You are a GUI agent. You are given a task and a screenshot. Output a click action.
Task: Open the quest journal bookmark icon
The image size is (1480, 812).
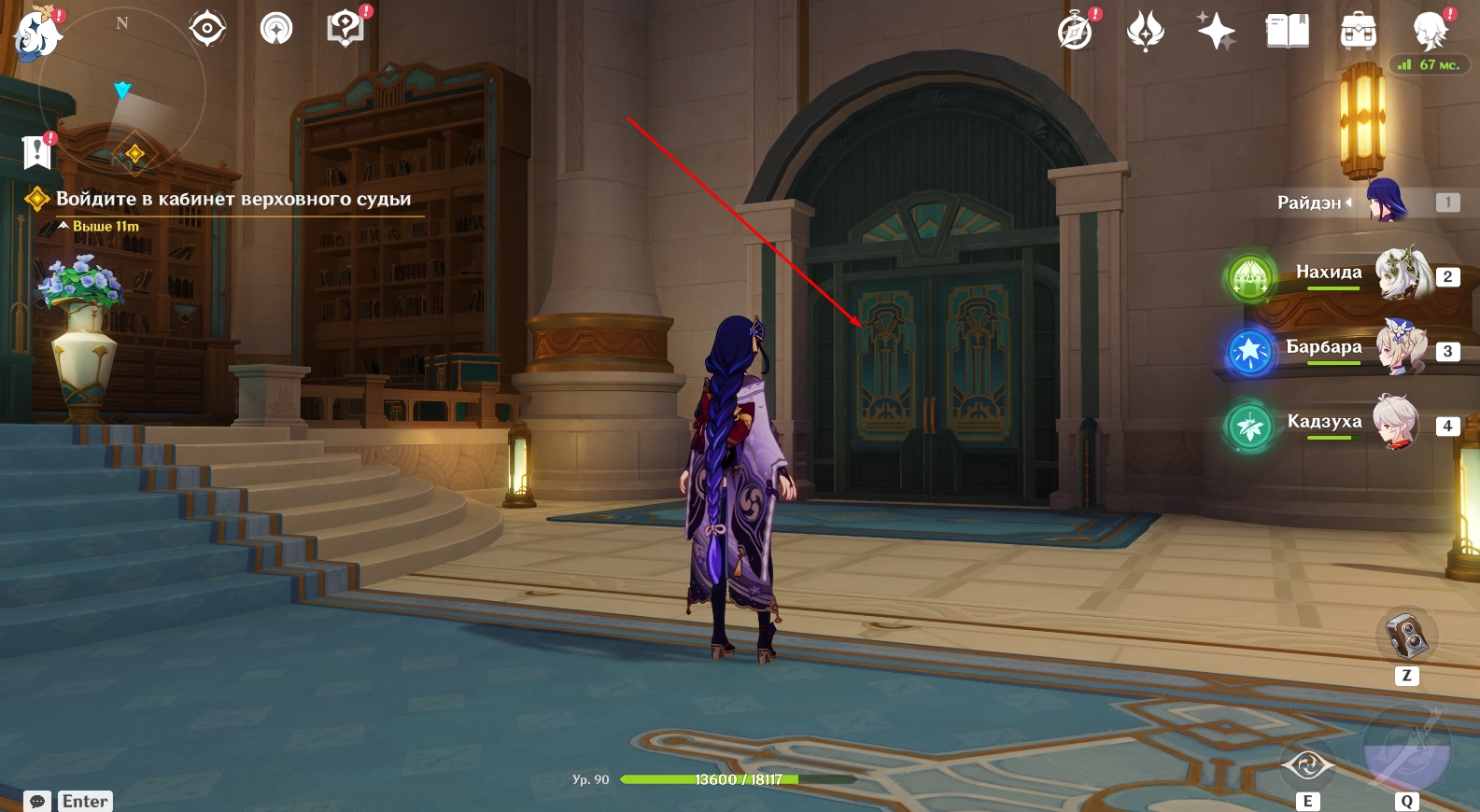37,151
